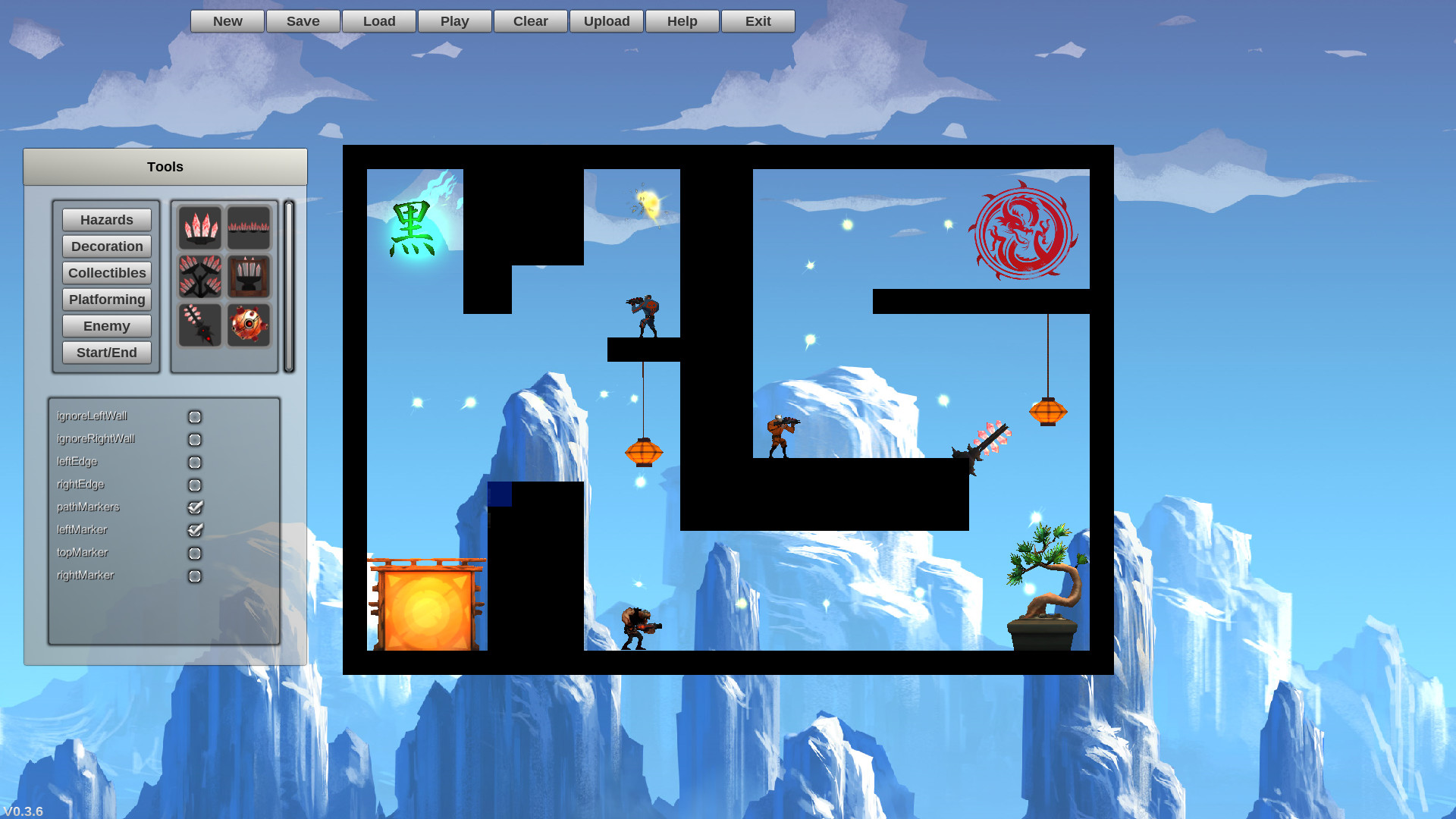Enable the ignoreLeftWall checkbox
Image resolution: width=1456 pixels, height=819 pixels.
[195, 416]
